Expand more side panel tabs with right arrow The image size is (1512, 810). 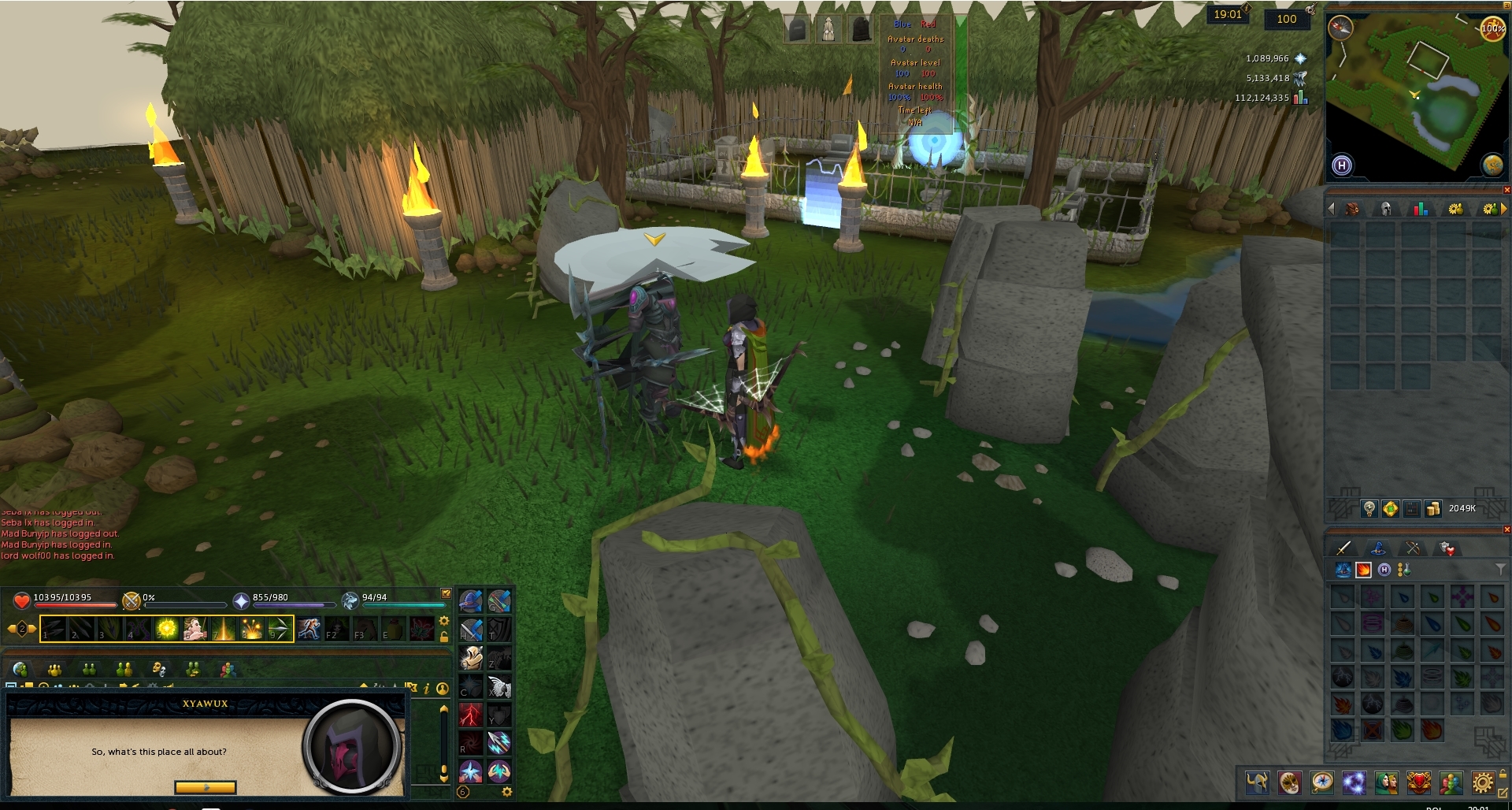click(x=1506, y=208)
